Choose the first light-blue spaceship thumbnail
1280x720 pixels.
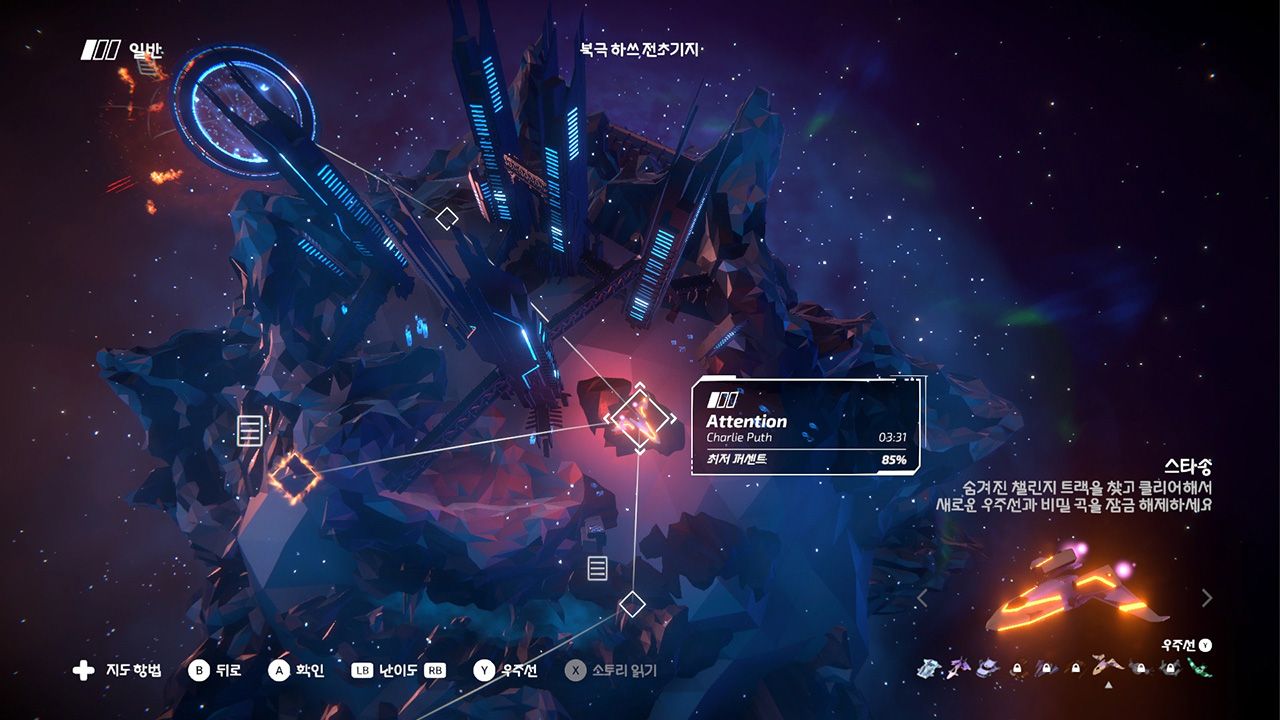pyautogui.click(x=927, y=667)
